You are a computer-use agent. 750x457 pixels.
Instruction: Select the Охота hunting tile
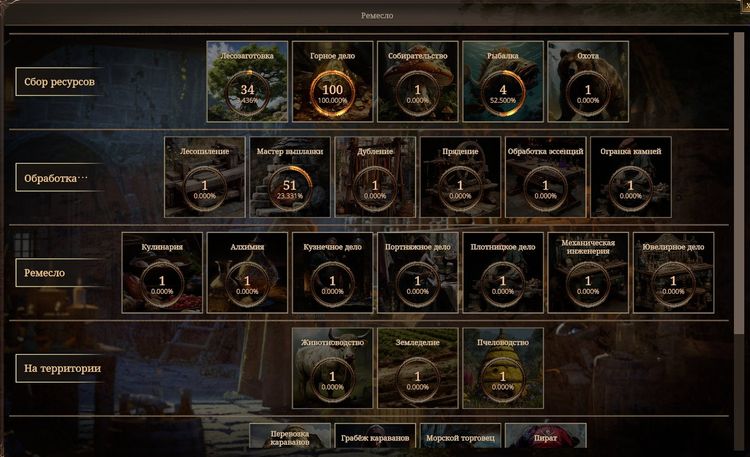tap(588, 81)
